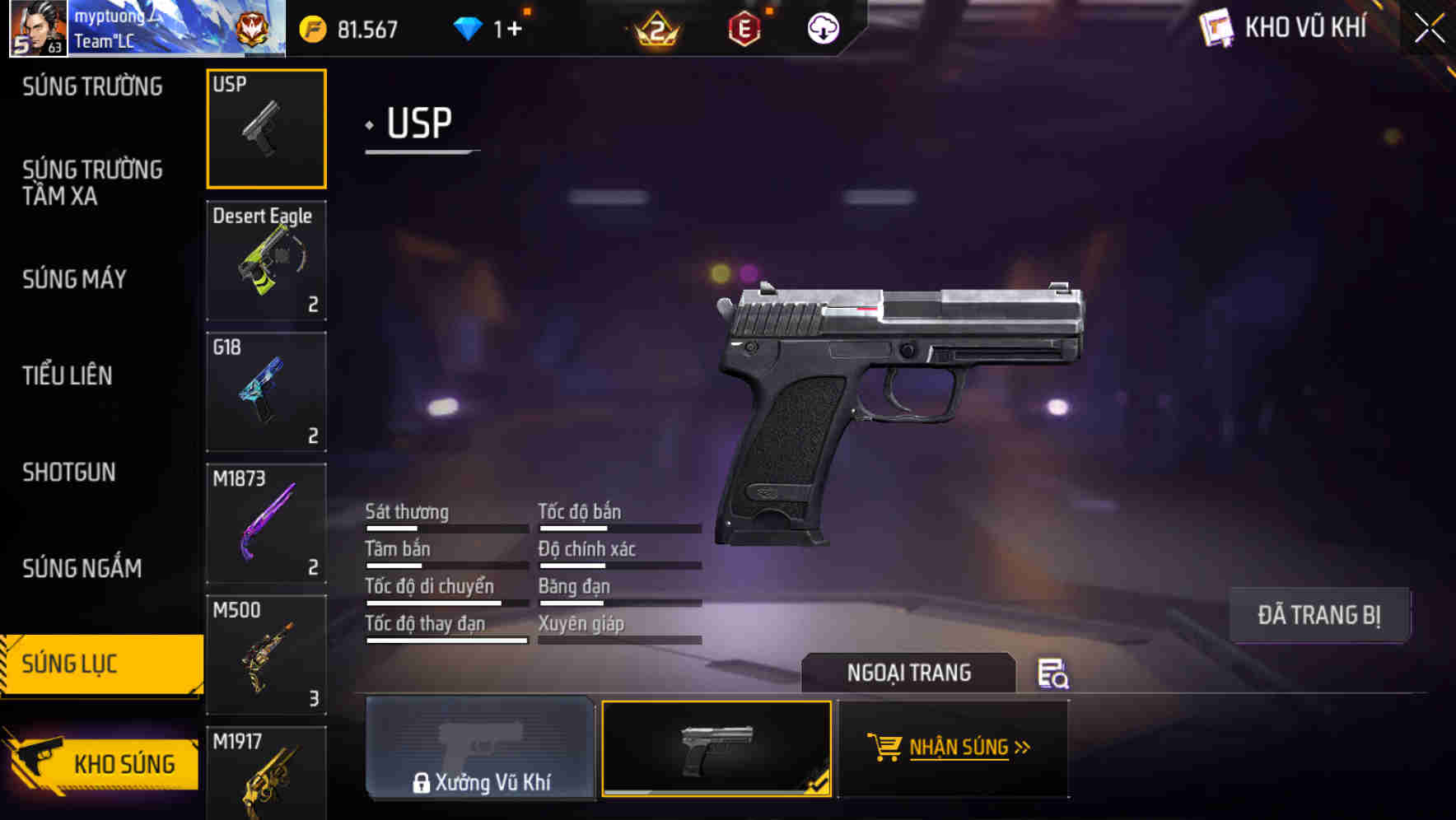1456x820 pixels.
Task: Select the Súng Ngắm category
Action: click(x=79, y=568)
